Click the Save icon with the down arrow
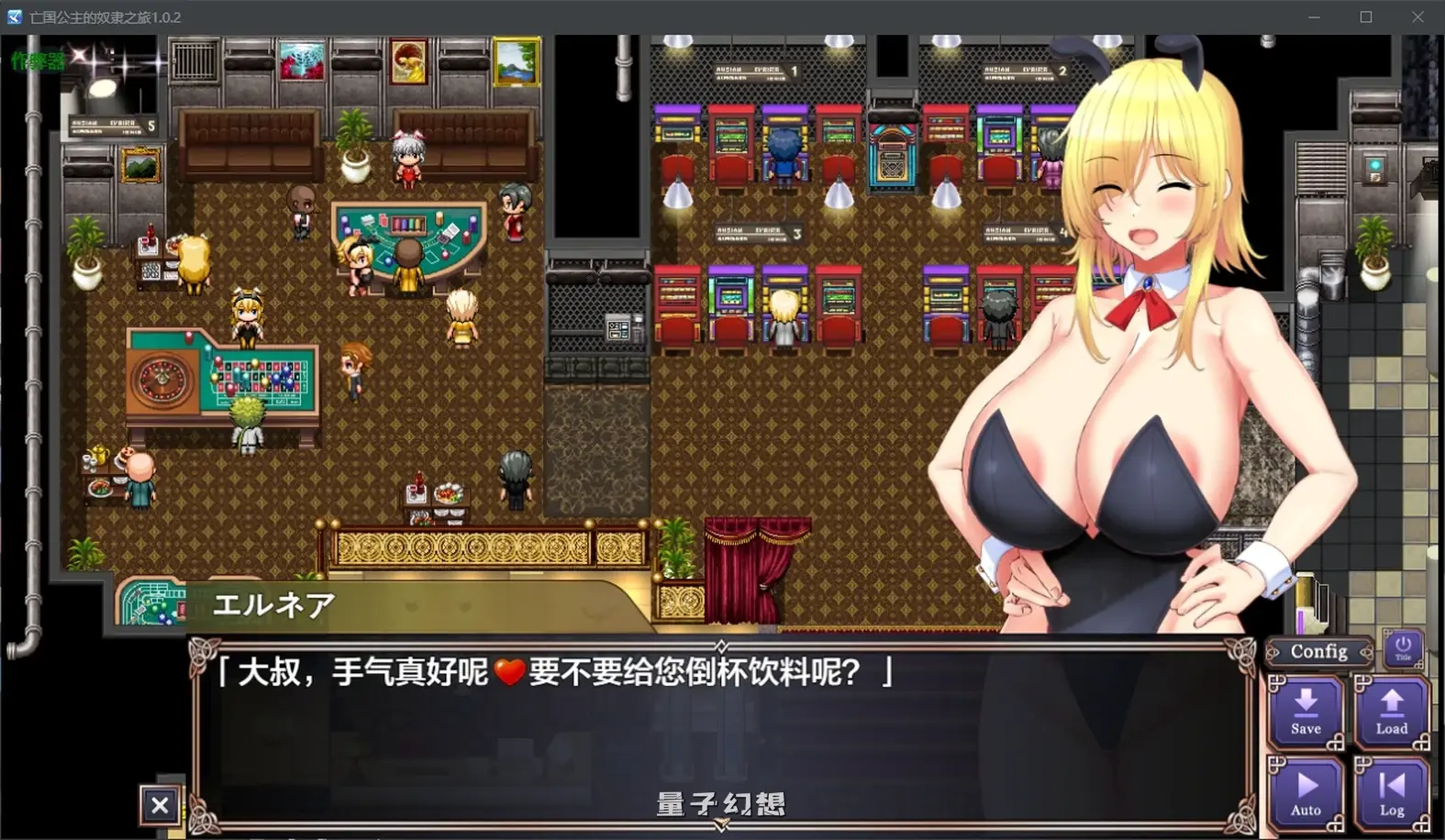 (x=1305, y=713)
